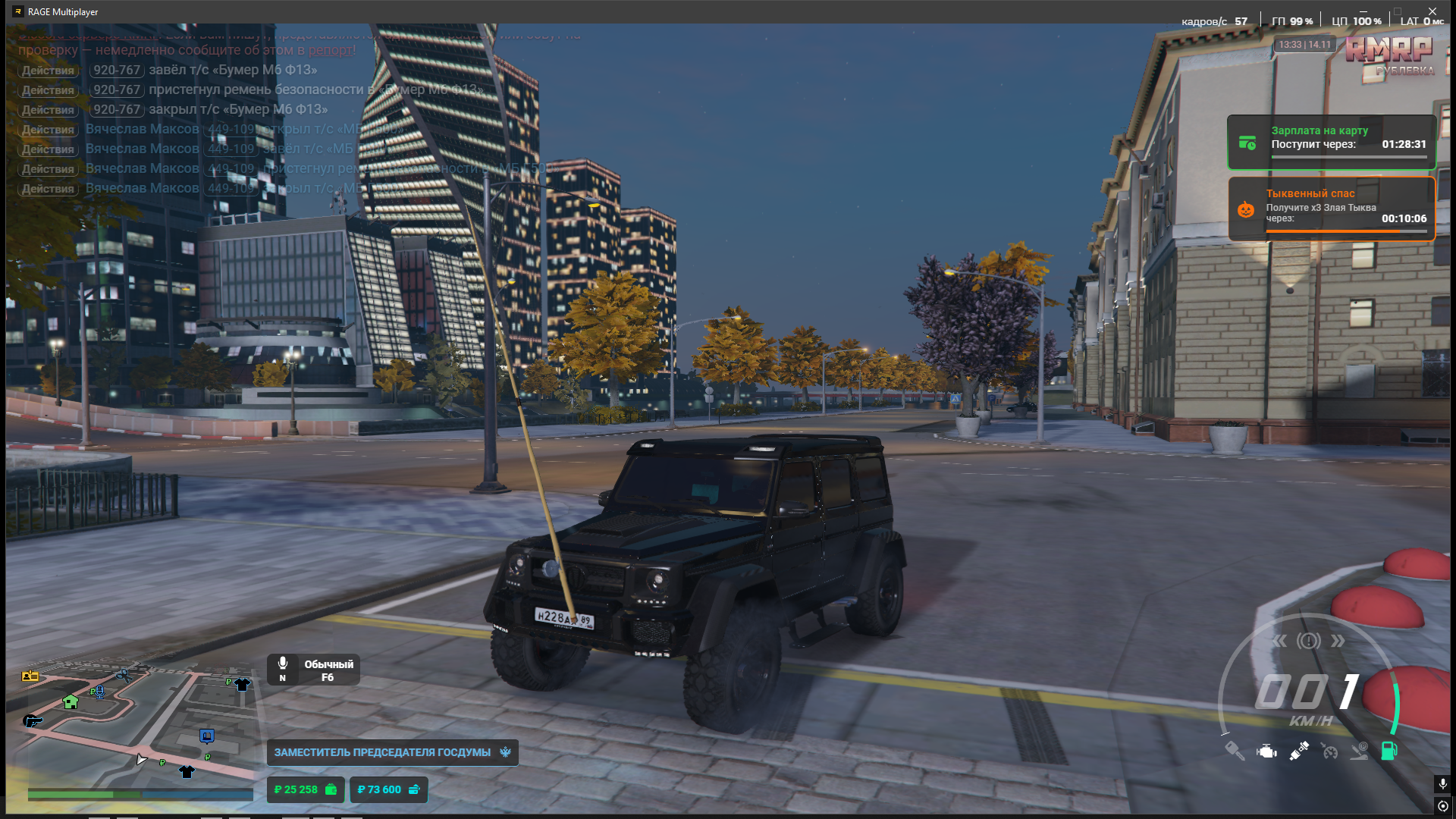Toggle the seatbelt indicator icon

tap(1298, 751)
